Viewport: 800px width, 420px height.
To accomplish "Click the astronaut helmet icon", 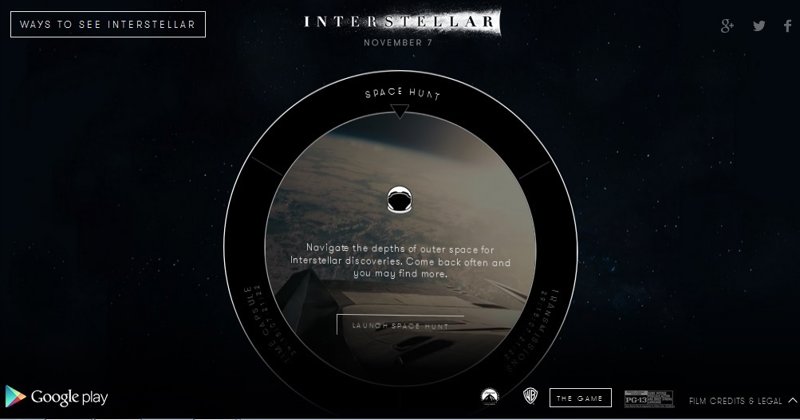I will coord(399,198).
